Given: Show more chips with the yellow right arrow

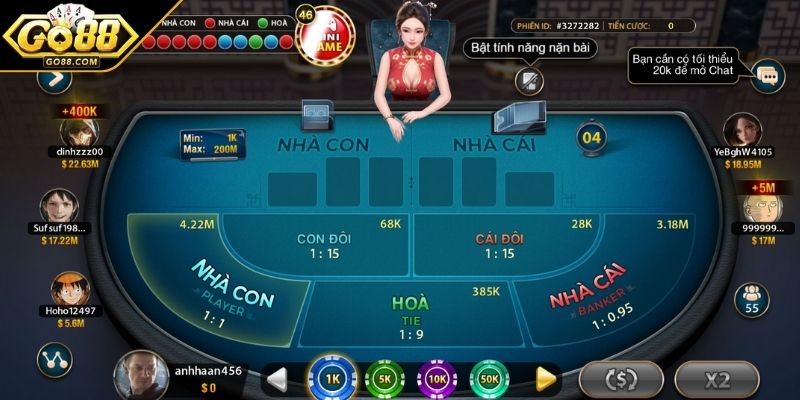Looking at the screenshot, I should click(545, 378).
